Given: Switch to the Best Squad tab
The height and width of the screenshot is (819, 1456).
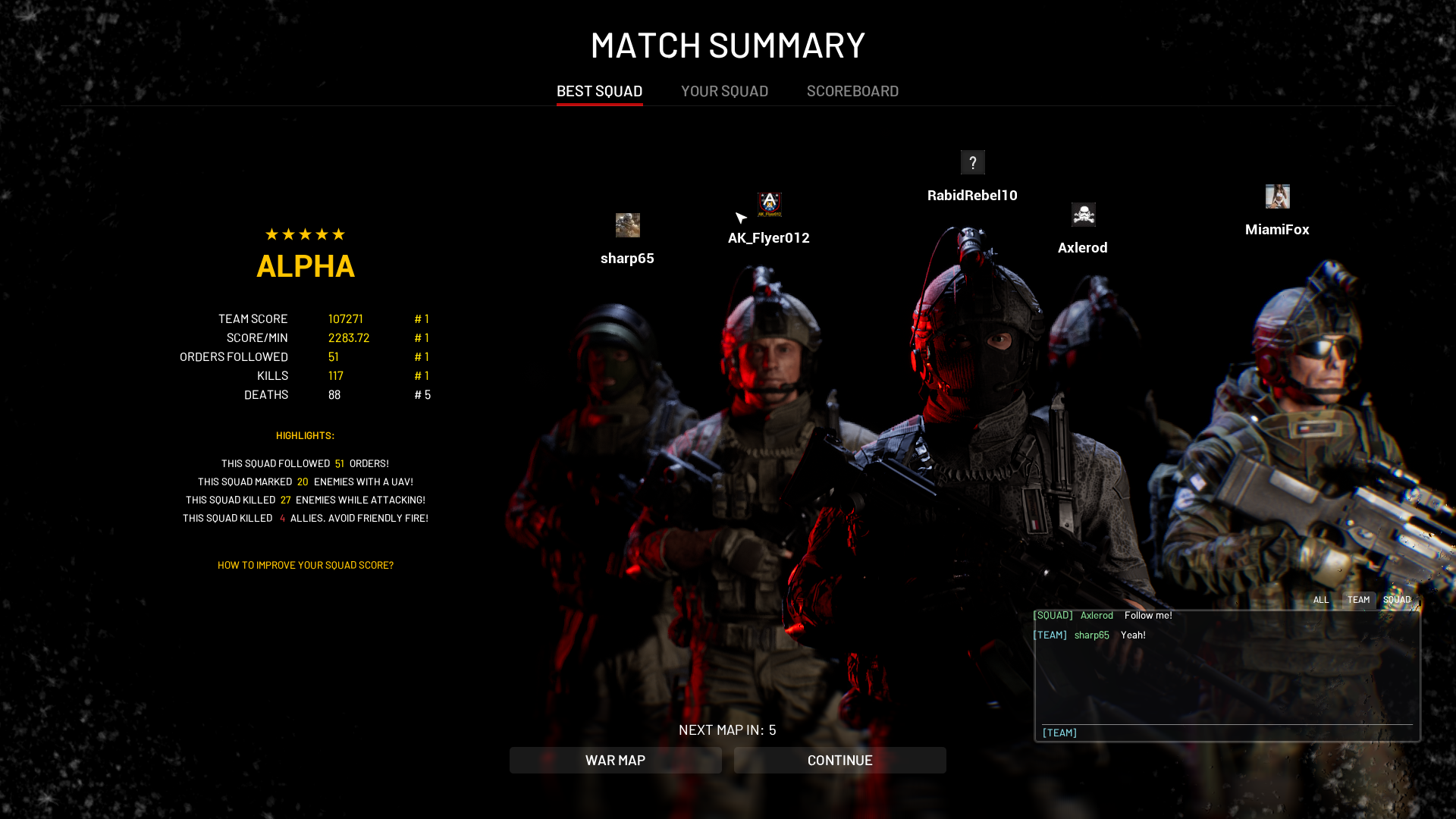Looking at the screenshot, I should (599, 91).
